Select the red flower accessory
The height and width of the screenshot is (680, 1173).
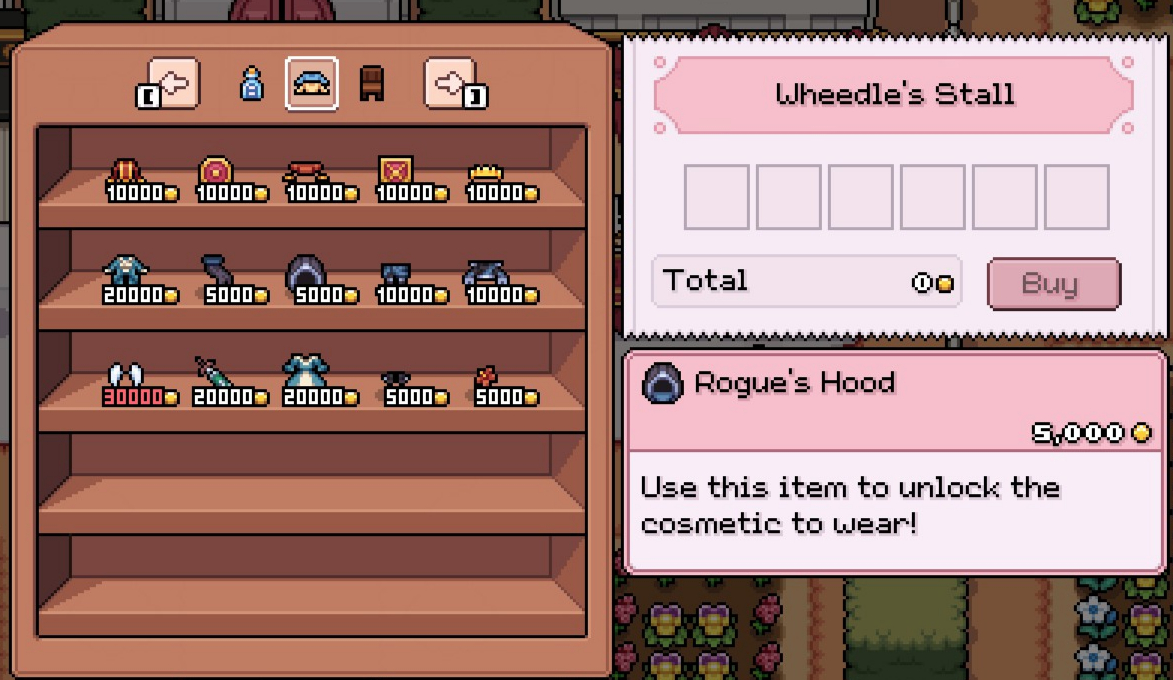pos(486,377)
